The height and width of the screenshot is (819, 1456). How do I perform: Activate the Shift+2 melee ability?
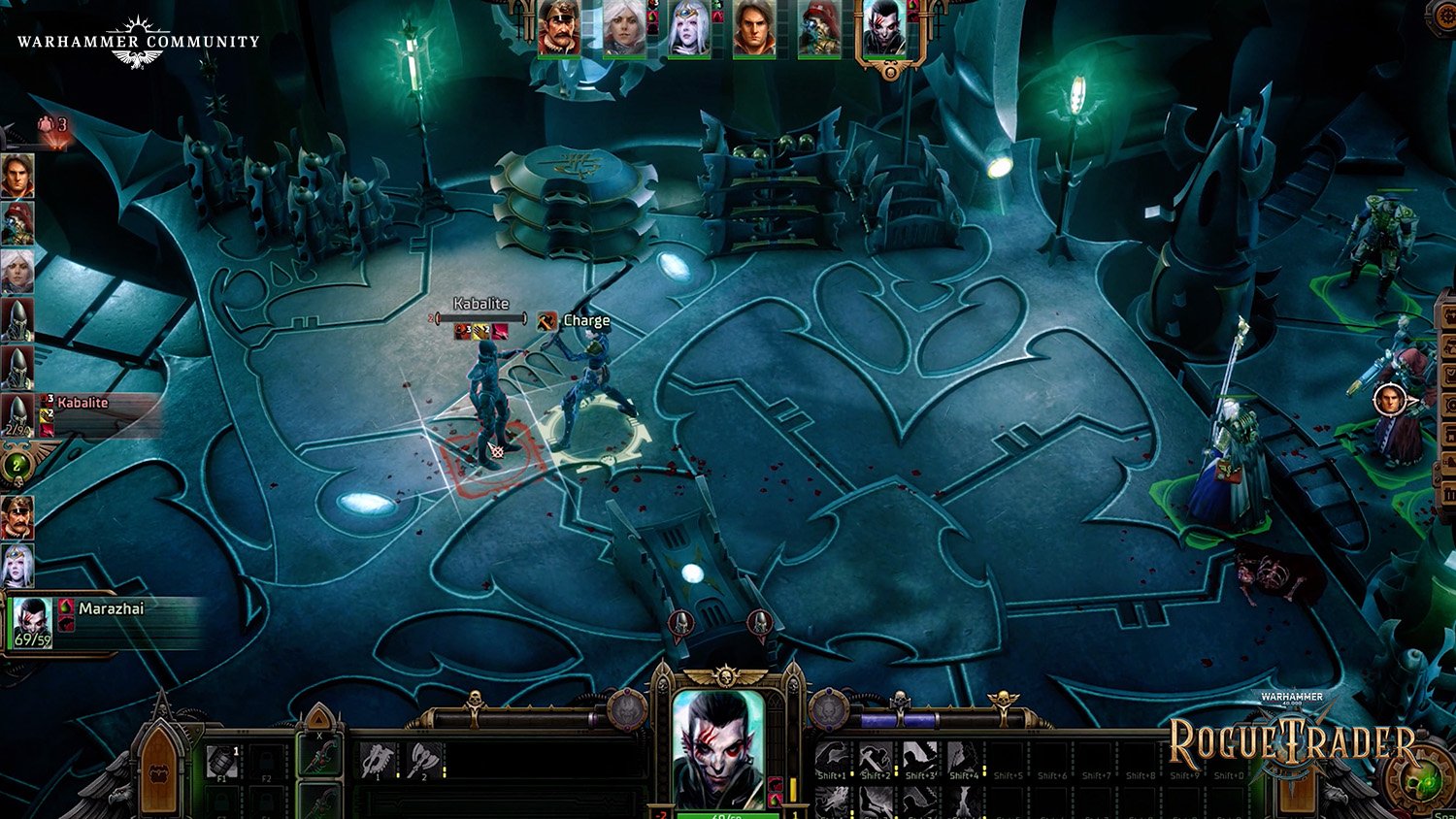pyautogui.click(x=876, y=757)
